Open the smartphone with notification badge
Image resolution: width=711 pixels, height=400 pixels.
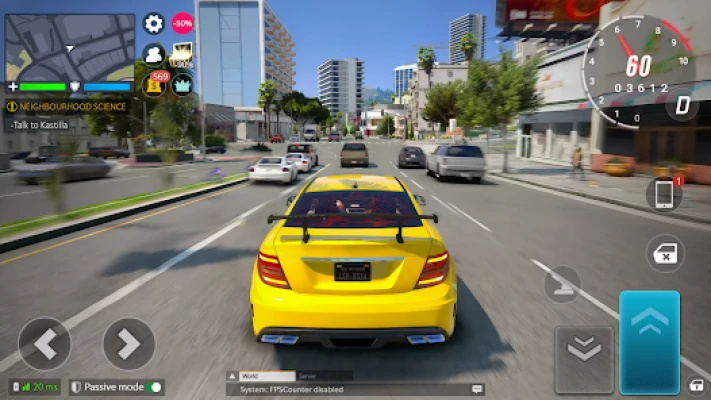point(664,195)
